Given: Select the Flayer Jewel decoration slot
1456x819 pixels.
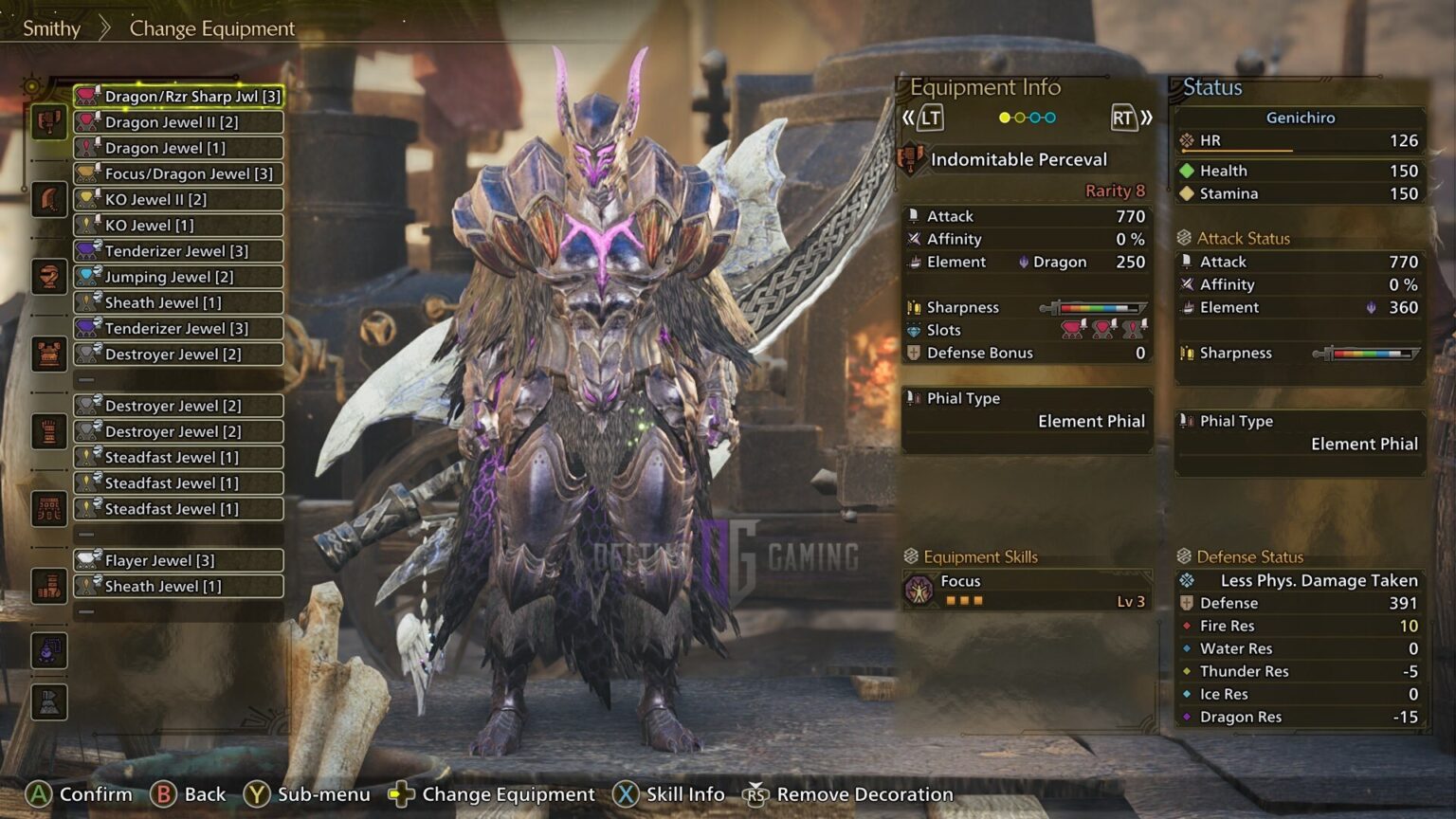Looking at the screenshot, I should [178, 560].
